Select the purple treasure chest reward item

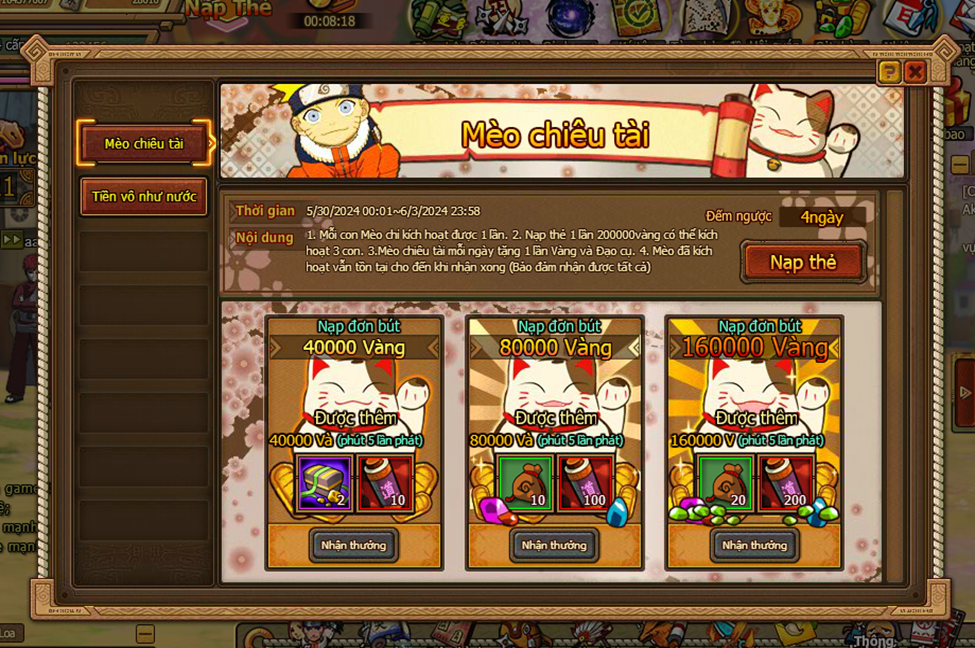coord(324,484)
